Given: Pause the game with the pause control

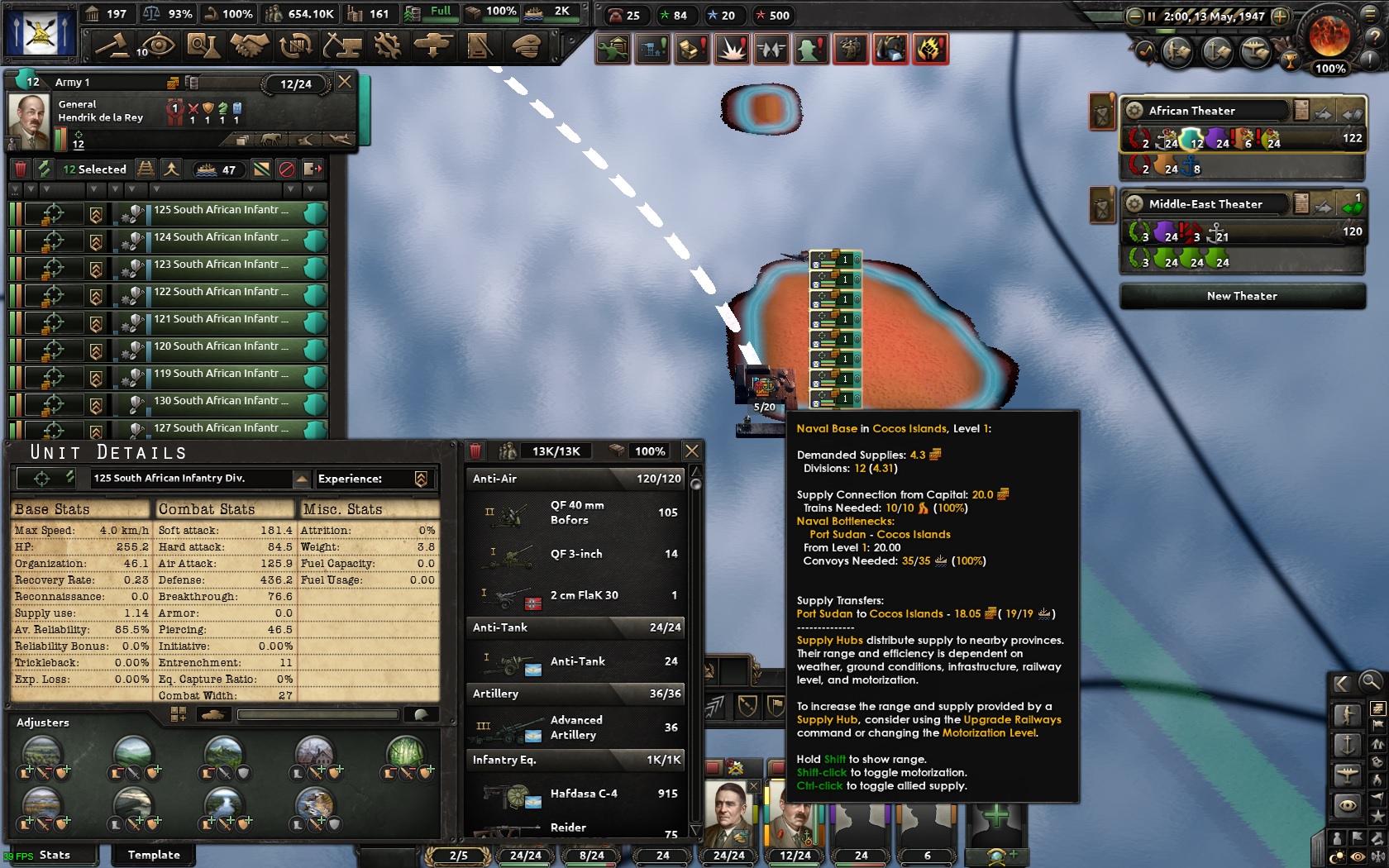Looking at the screenshot, I should [1149, 14].
